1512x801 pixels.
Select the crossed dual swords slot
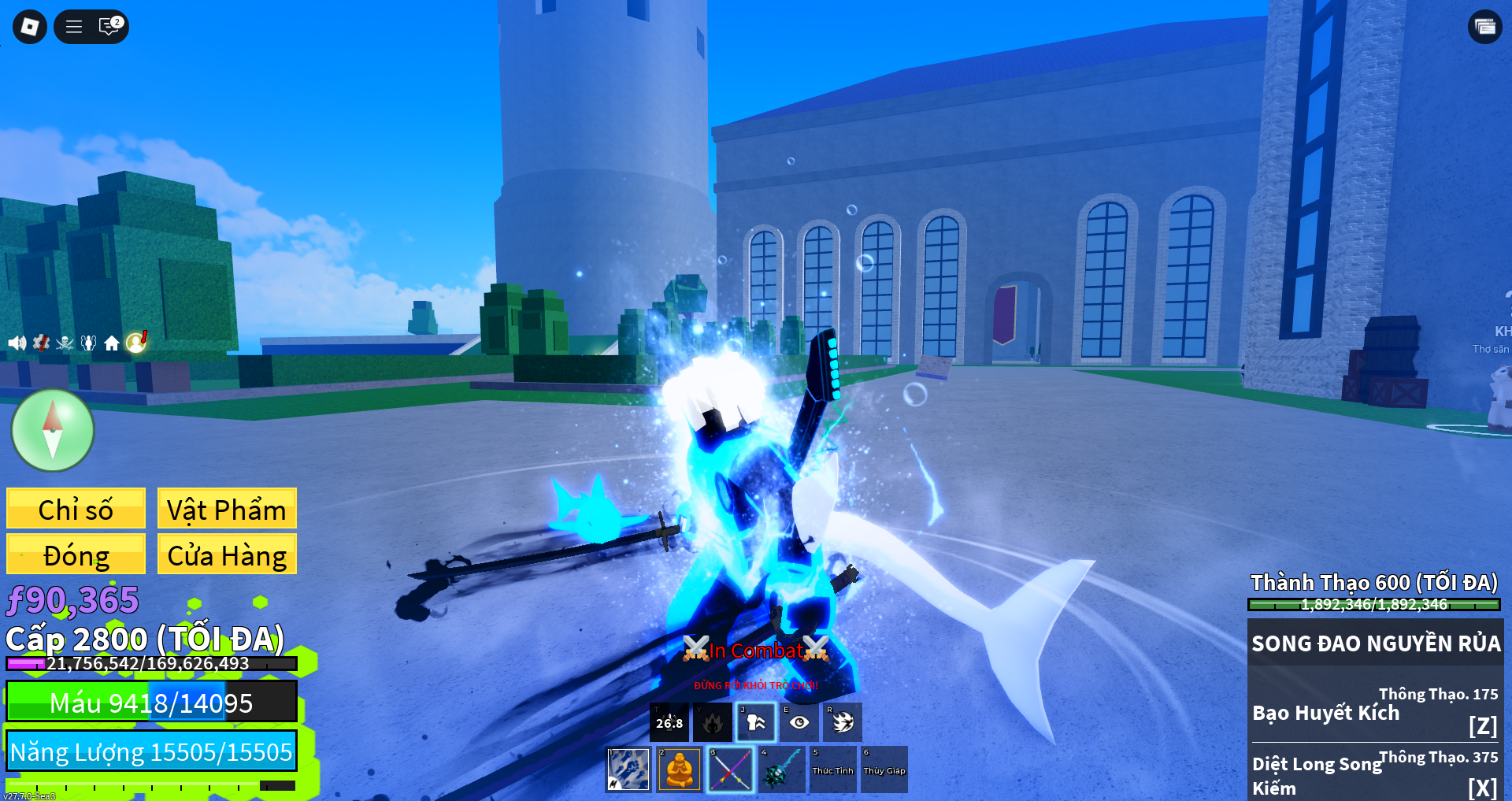pos(730,769)
